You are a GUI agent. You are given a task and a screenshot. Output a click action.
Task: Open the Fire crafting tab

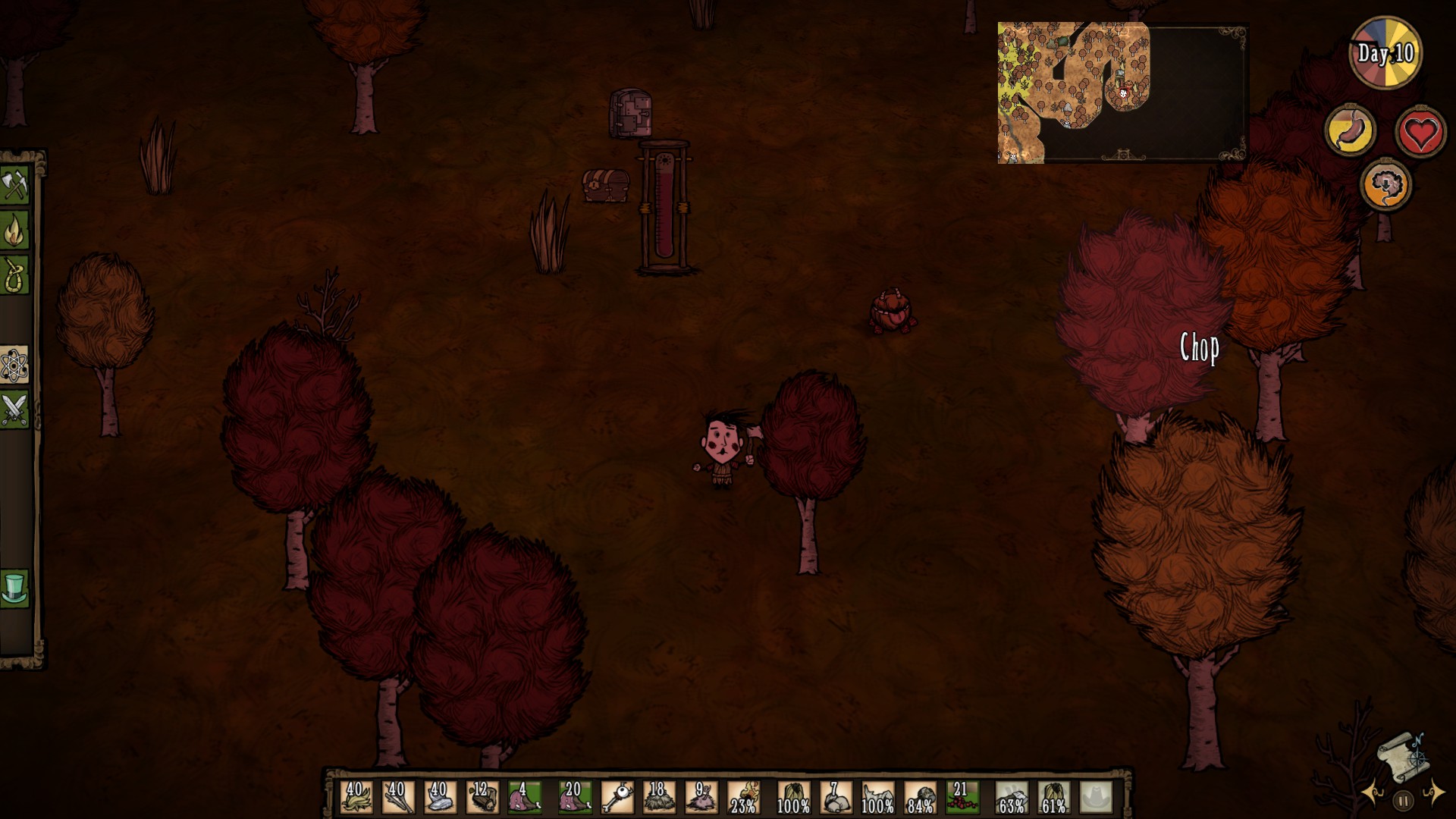14,231
